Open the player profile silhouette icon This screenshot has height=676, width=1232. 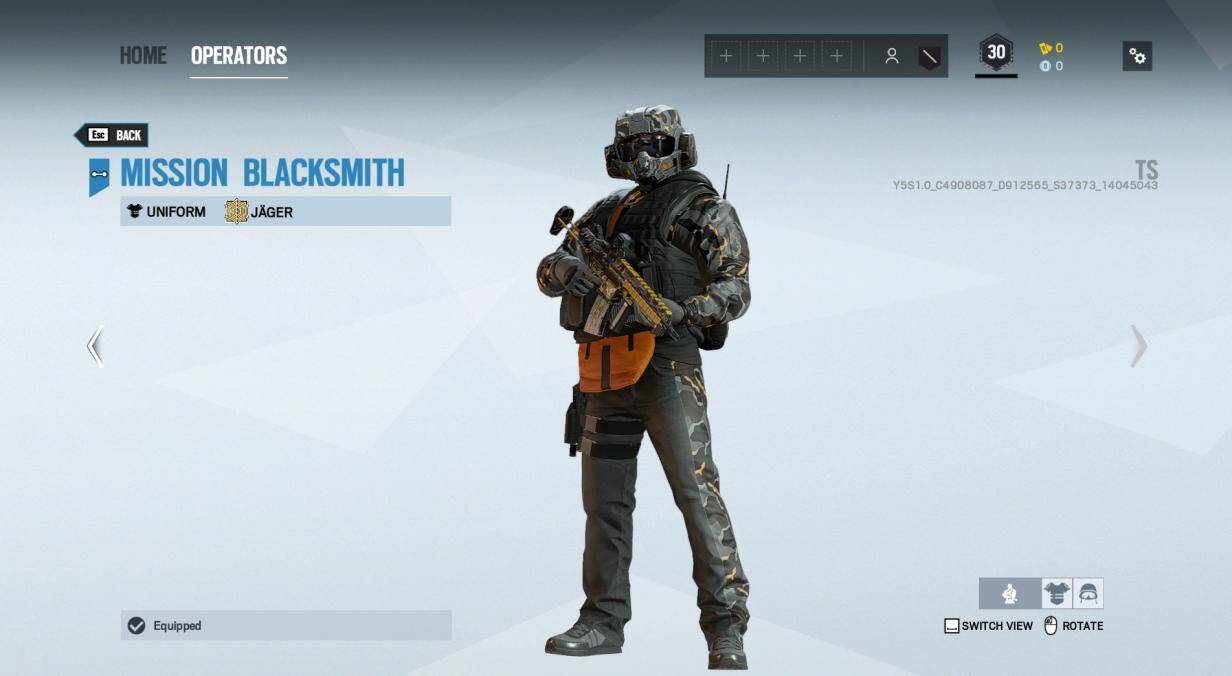coord(891,56)
